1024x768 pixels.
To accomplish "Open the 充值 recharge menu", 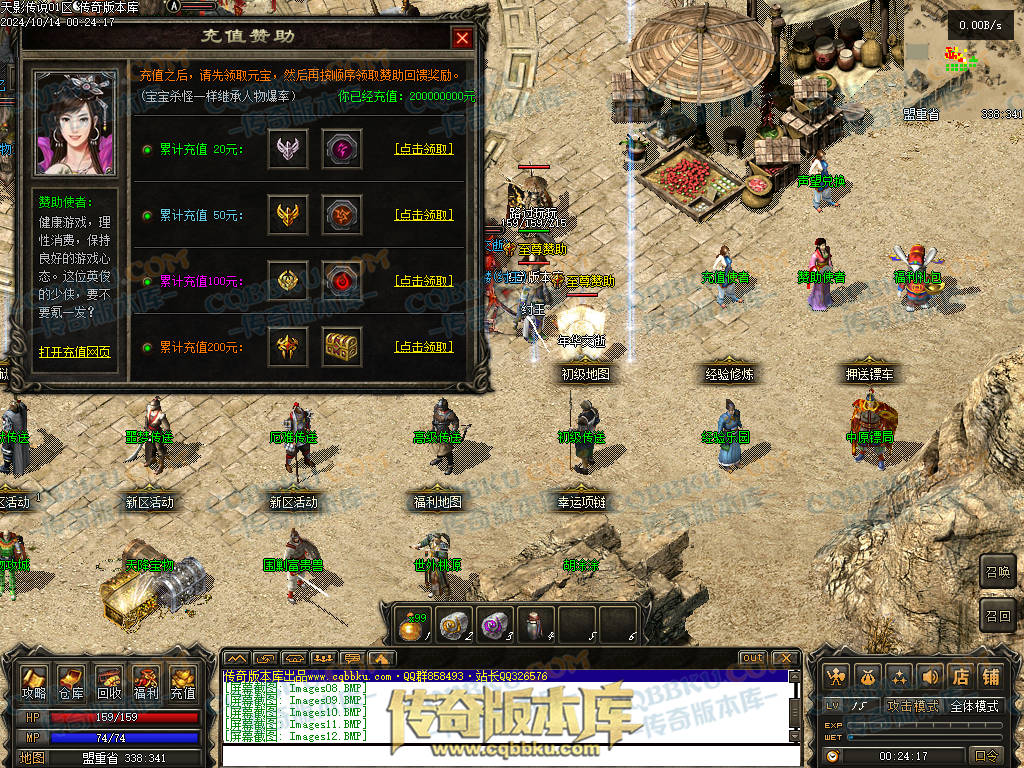I will (183, 682).
